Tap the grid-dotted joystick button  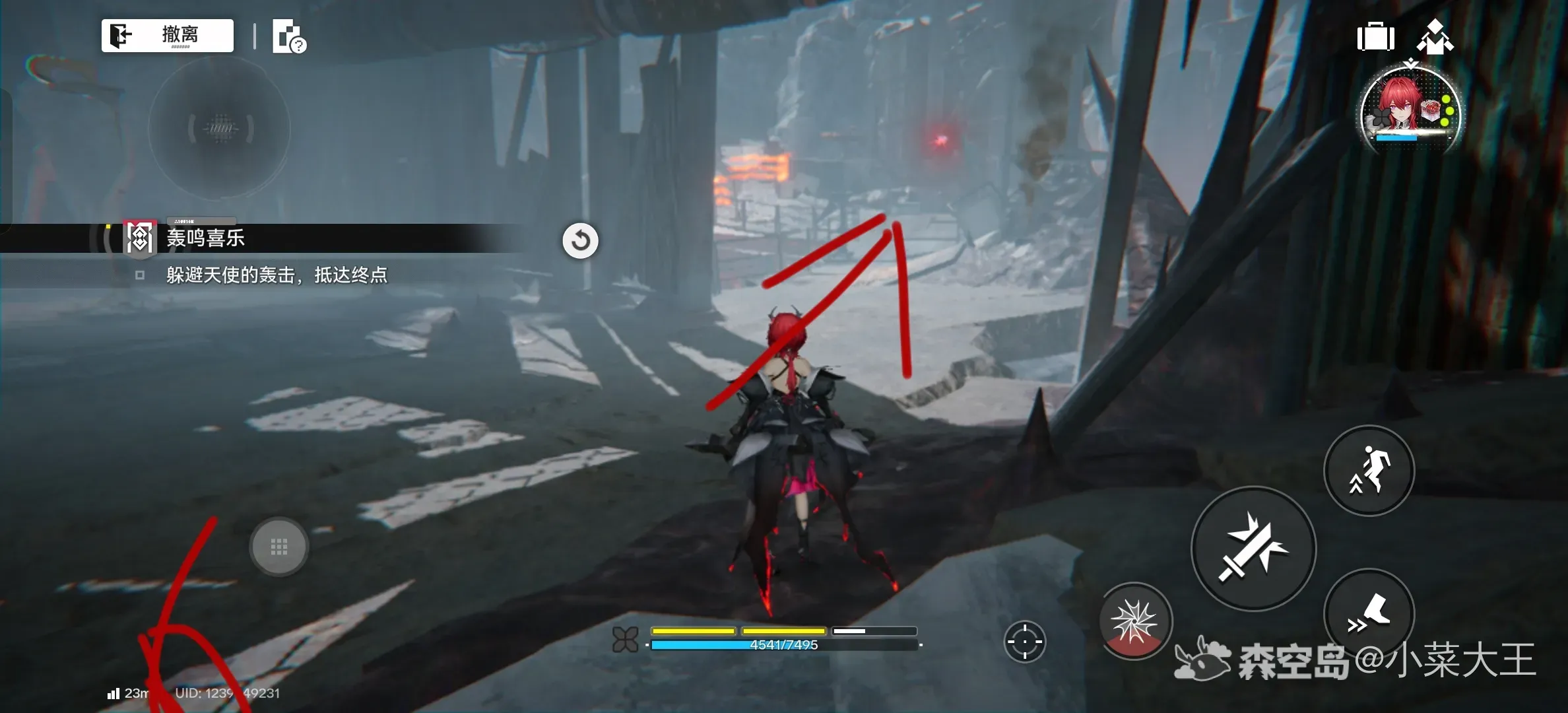[x=279, y=547]
